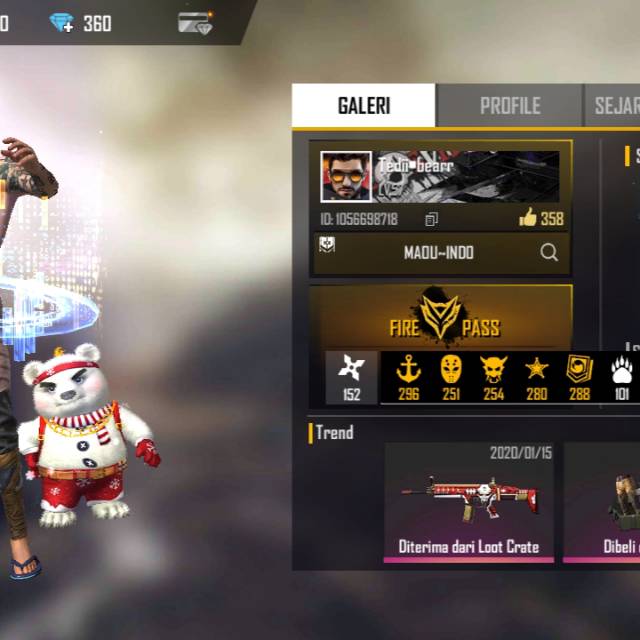Pick the horned demon badge showing 254
Screen dimensions: 640x640
pyautogui.click(x=494, y=377)
